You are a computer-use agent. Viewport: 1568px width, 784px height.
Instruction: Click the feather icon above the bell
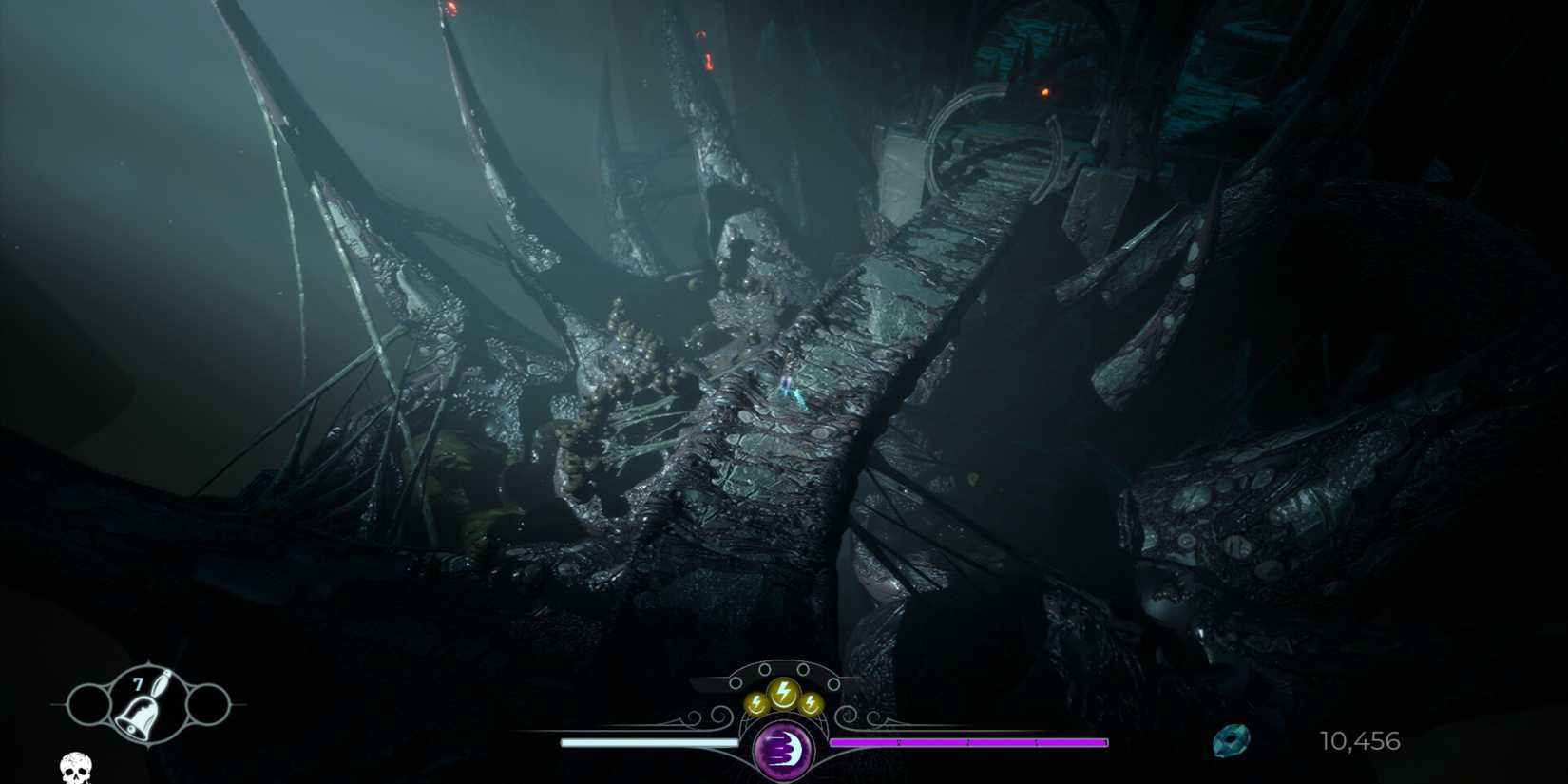coord(162,682)
